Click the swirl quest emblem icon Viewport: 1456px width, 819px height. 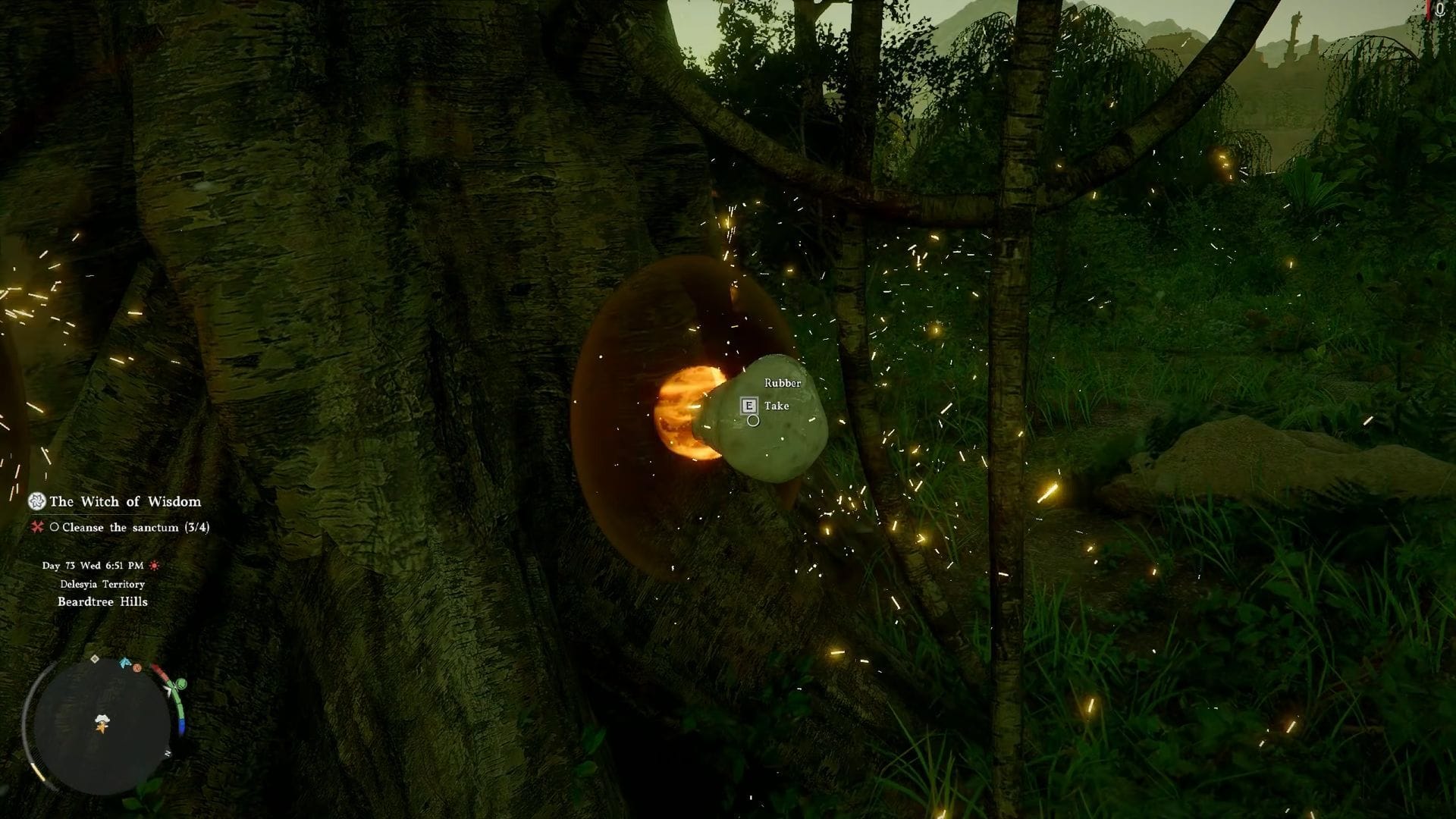[x=36, y=501]
